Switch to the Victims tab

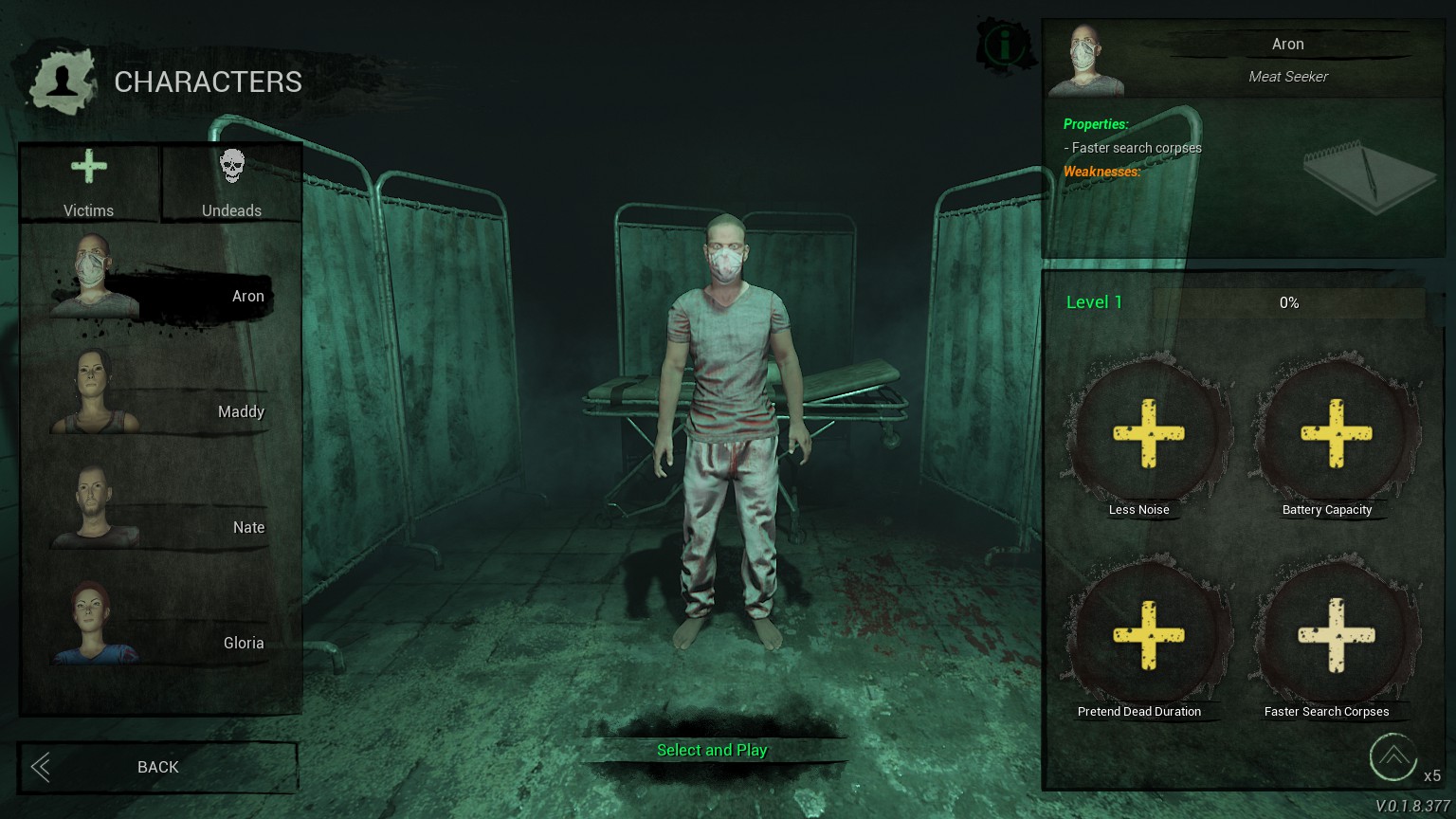(89, 184)
